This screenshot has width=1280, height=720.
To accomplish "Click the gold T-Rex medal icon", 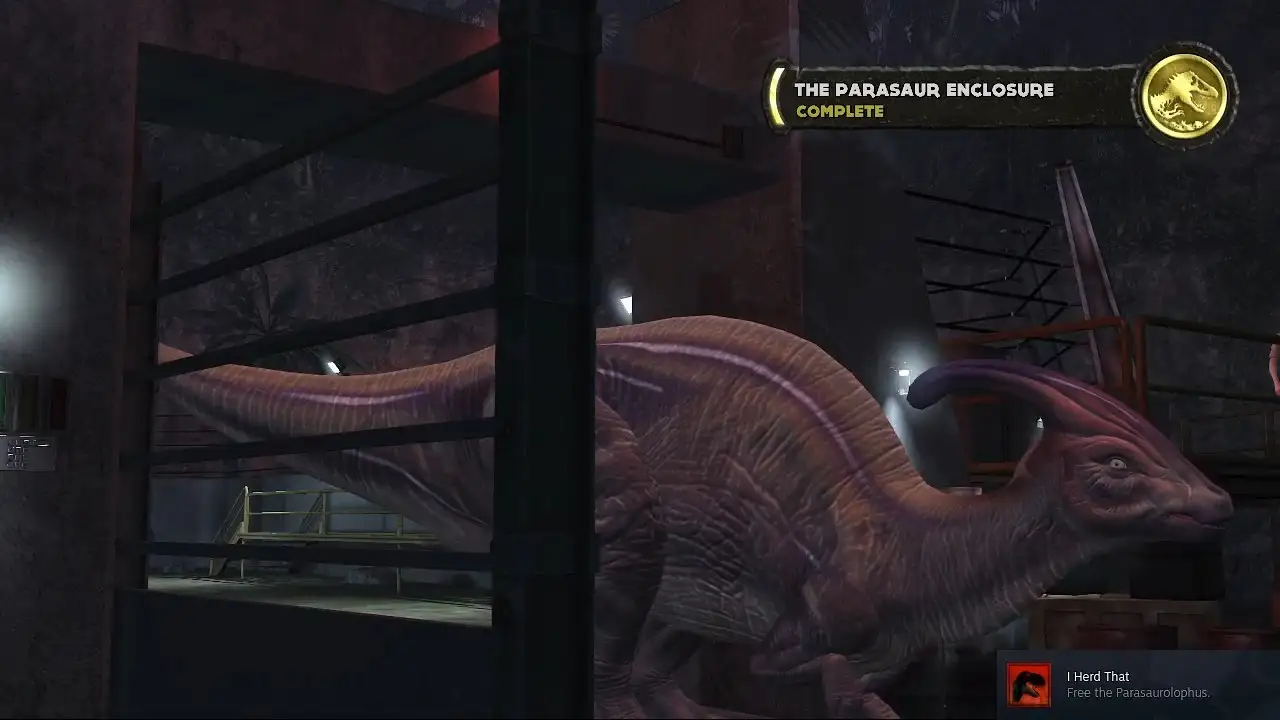I will (1186, 96).
